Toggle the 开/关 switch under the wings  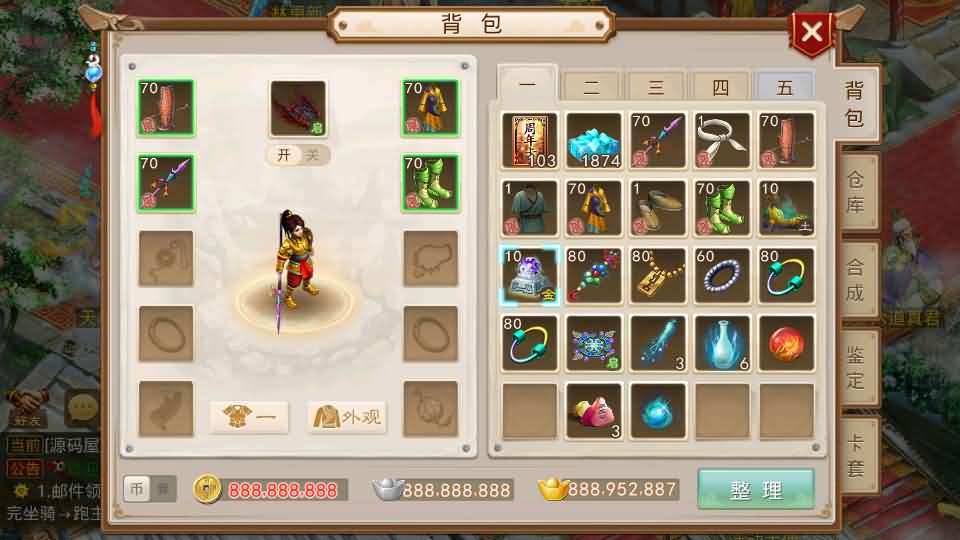[x=298, y=155]
